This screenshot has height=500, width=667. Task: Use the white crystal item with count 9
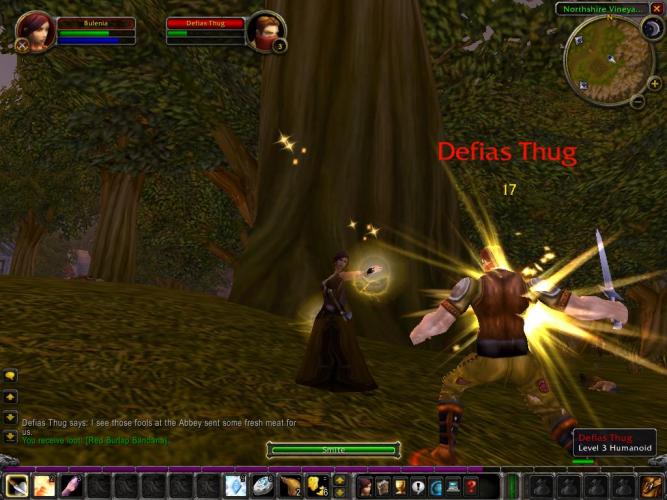[x=234, y=486]
